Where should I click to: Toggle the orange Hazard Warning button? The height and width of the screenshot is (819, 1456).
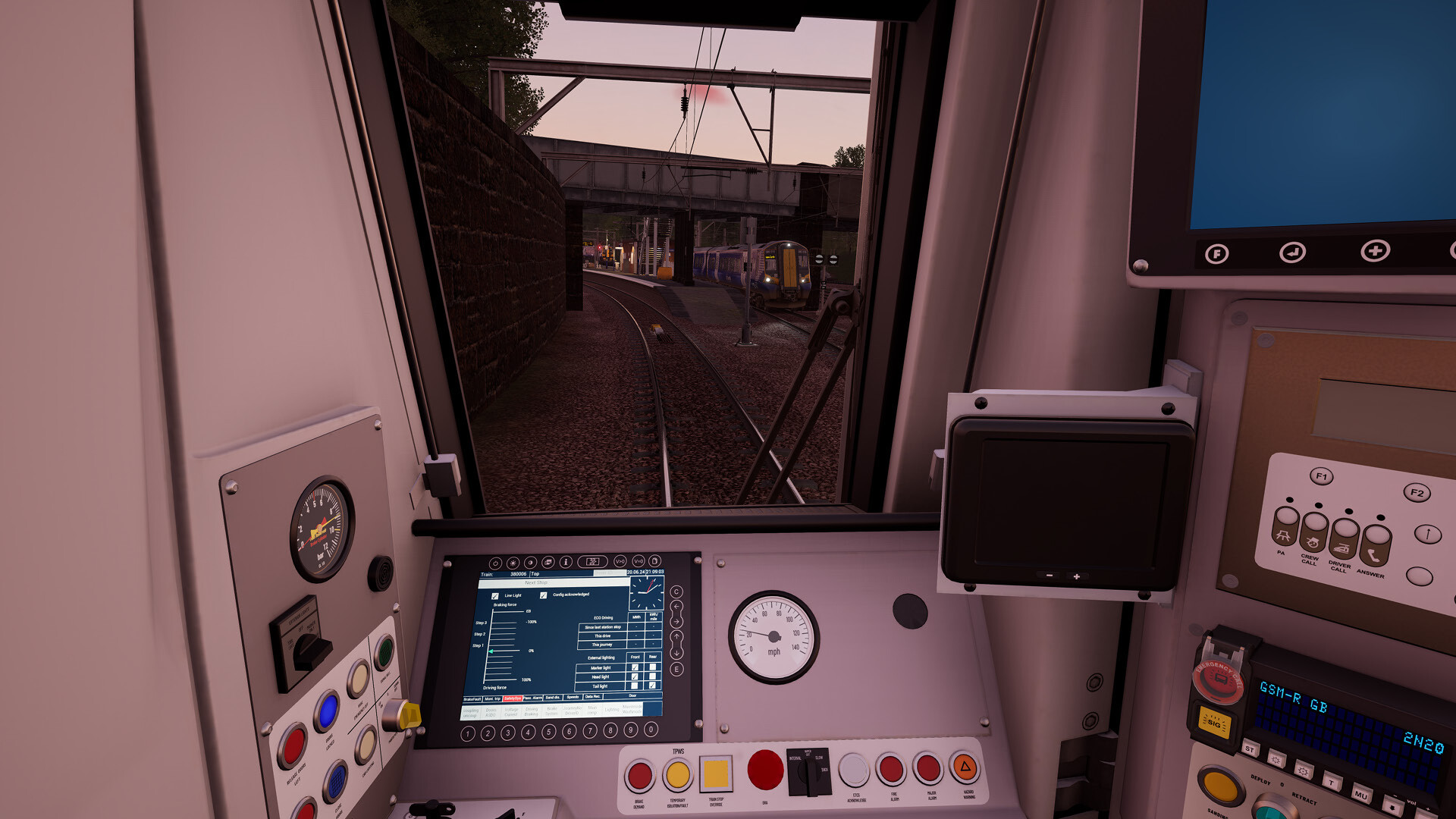click(965, 767)
